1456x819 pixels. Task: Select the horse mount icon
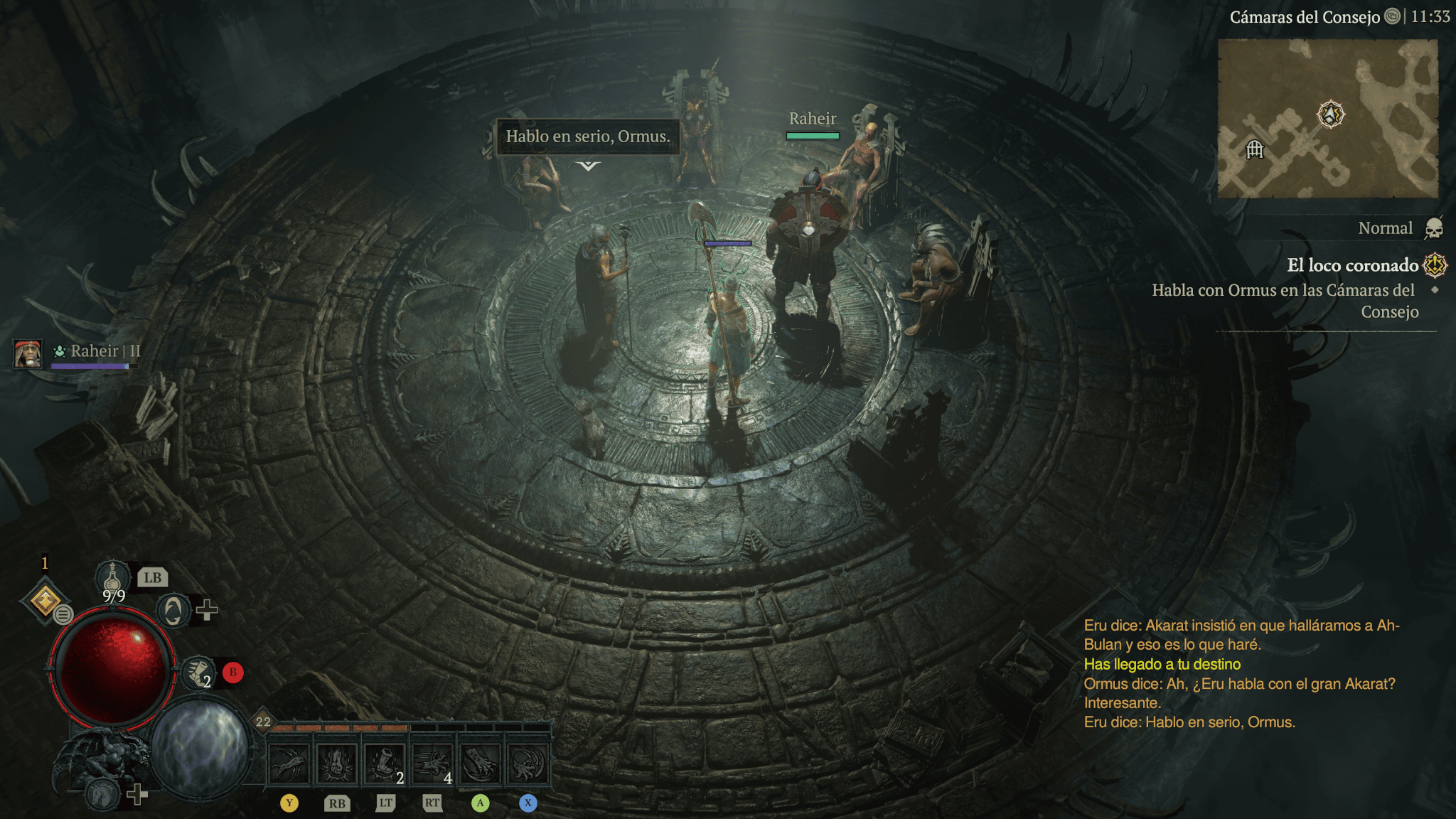[x=102, y=793]
